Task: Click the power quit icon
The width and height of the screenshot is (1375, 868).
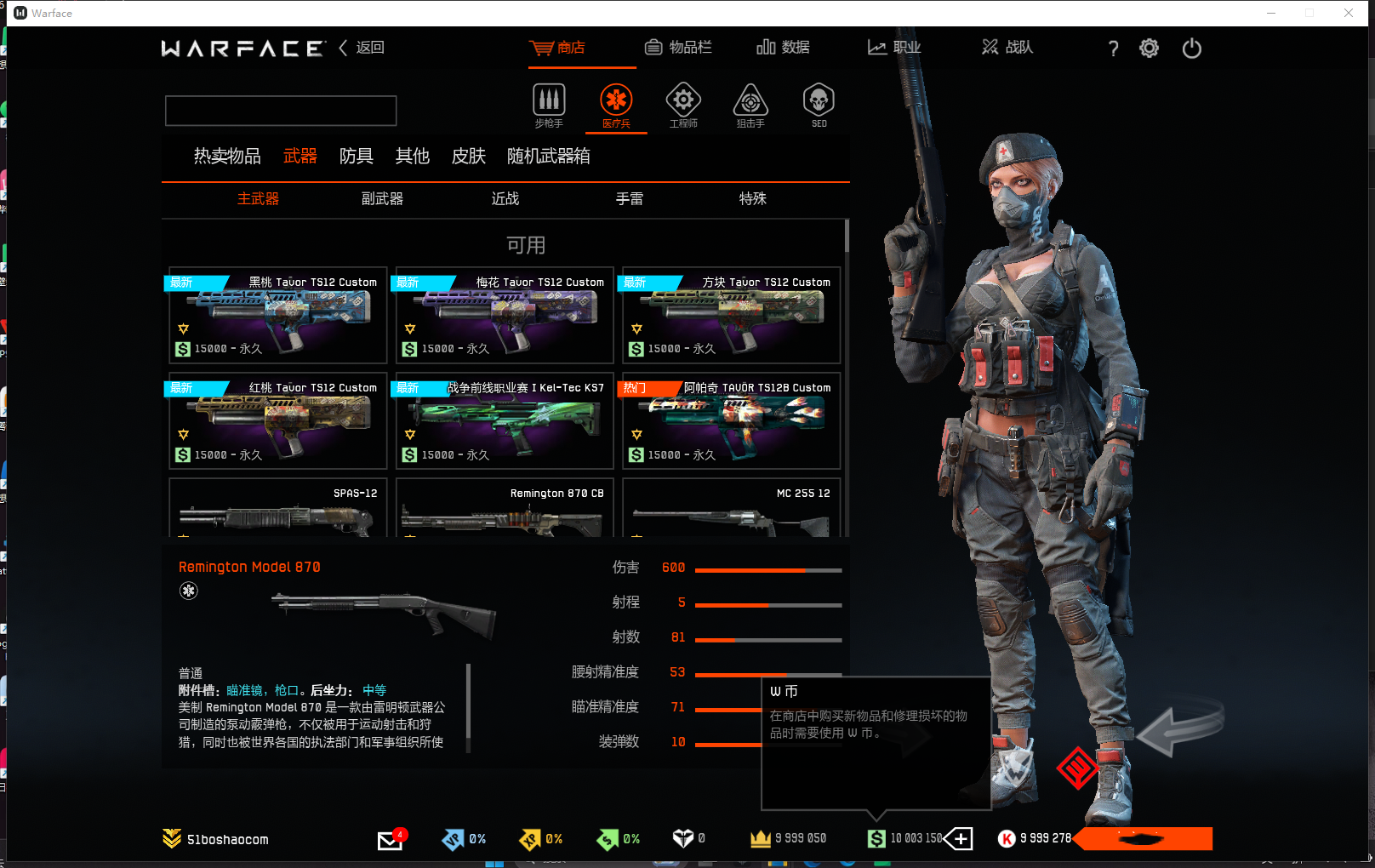Action: click(x=1191, y=49)
